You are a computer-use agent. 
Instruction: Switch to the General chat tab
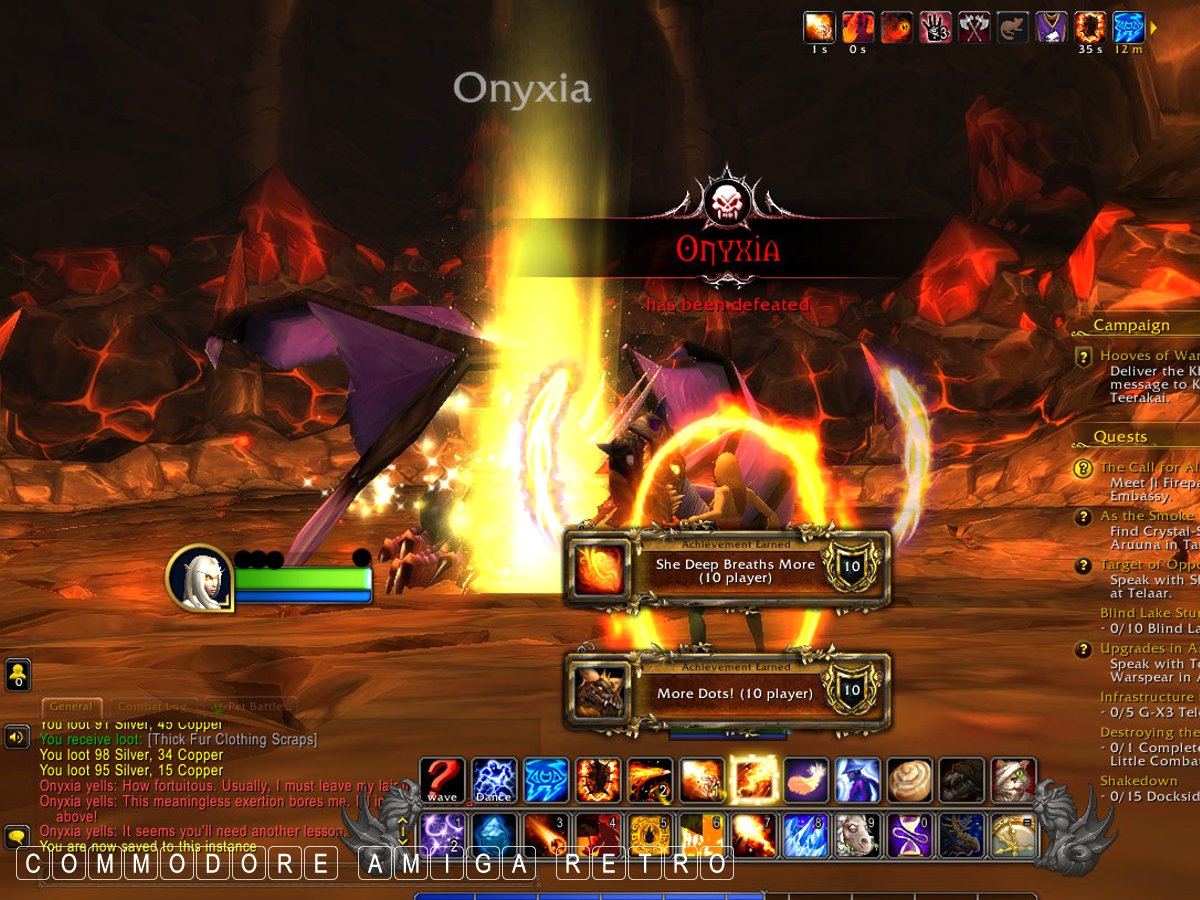coord(71,706)
